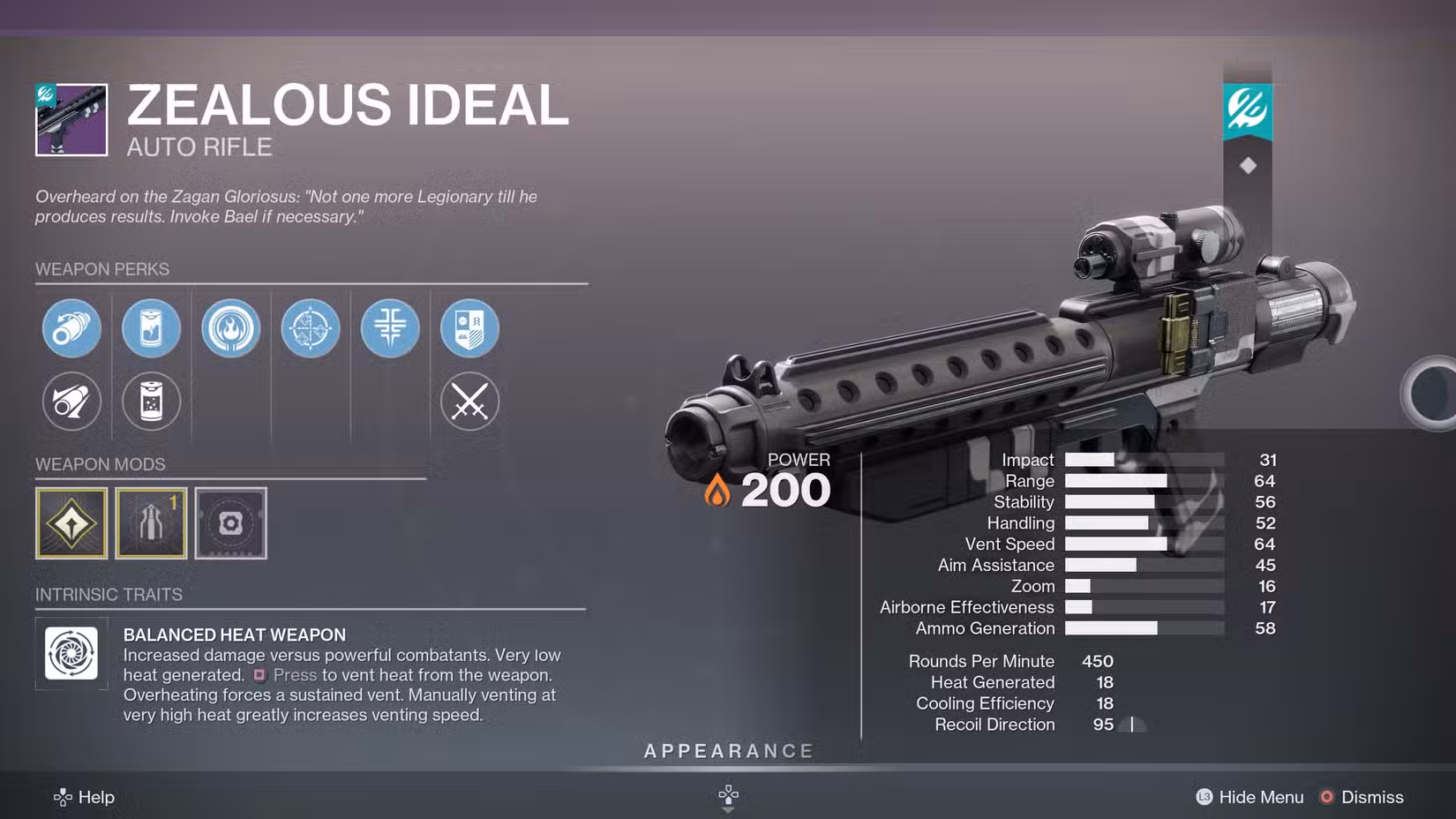Click the Hide Menu option
The height and width of the screenshot is (819, 1456).
pyautogui.click(x=1250, y=798)
